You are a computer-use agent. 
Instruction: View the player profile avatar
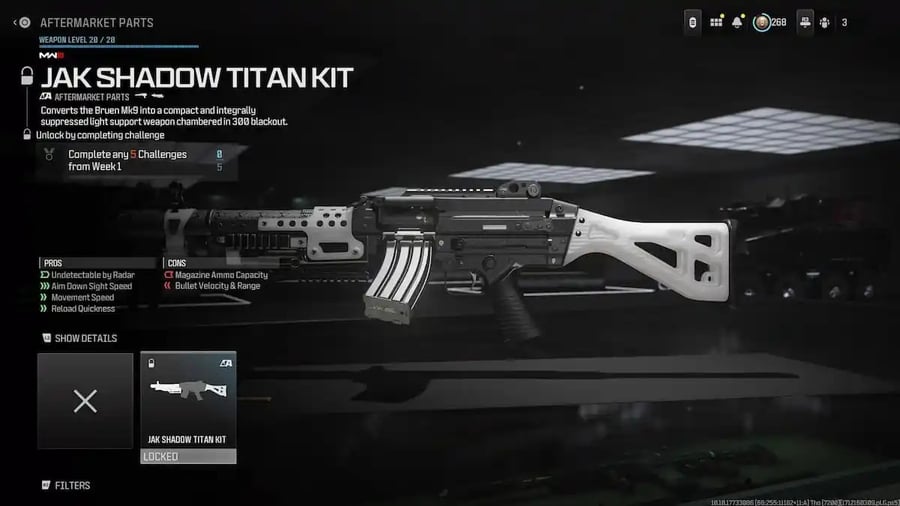pos(762,21)
